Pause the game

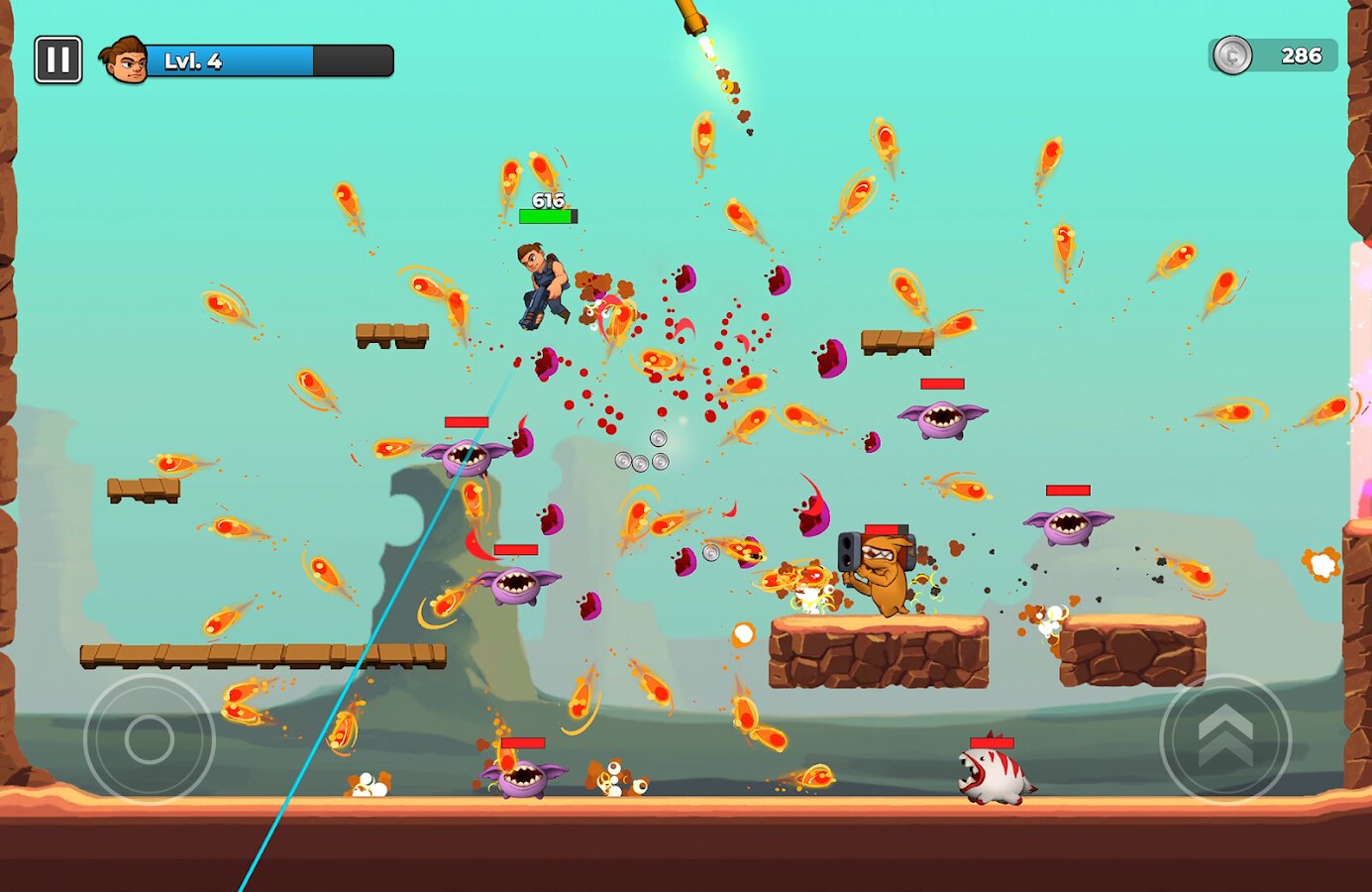58,60
